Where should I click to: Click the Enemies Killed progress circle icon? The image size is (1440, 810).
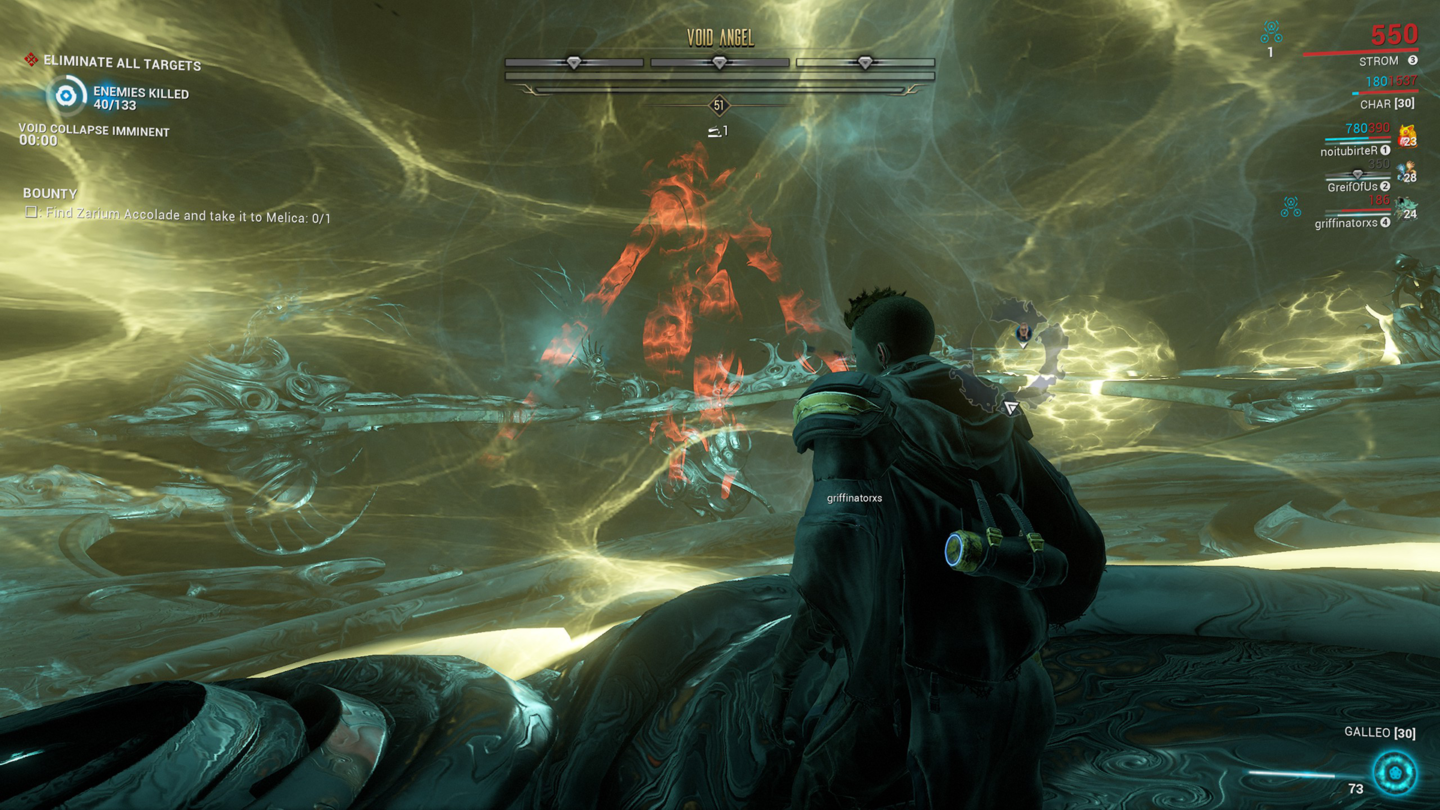pos(66,97)
